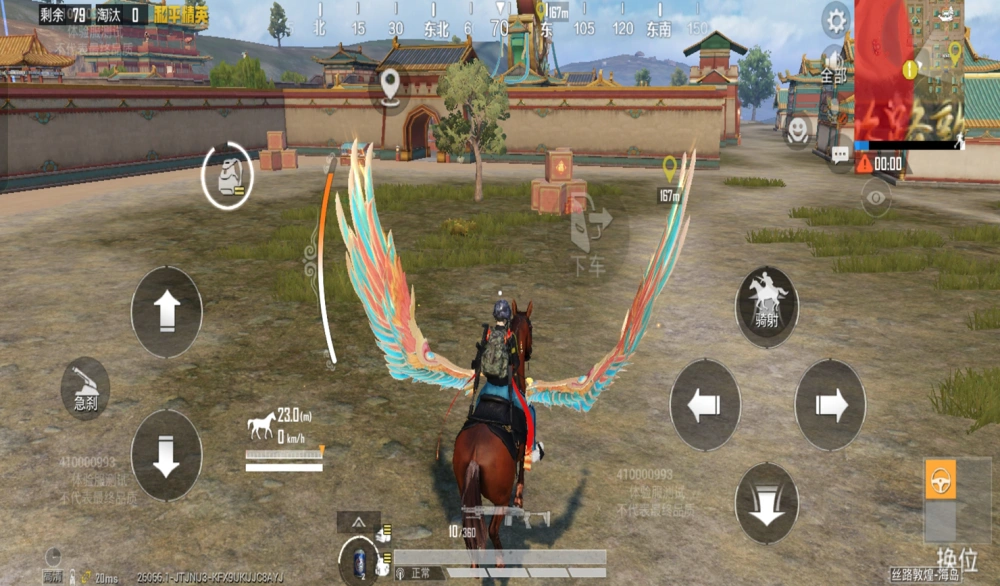Activate 骑射 mounted shooting mode

coord(767,305)
